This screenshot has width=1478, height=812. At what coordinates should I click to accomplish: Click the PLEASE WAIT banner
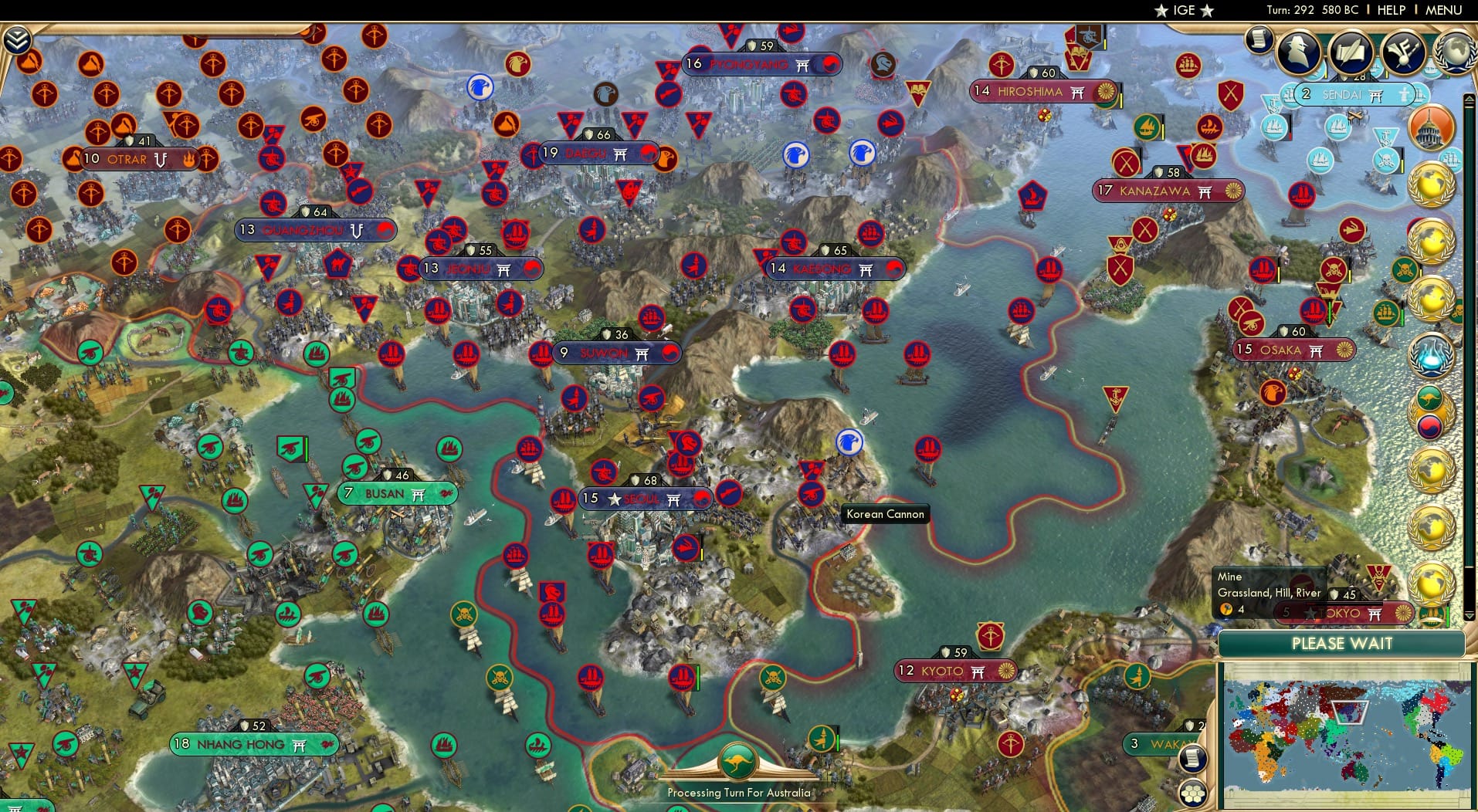click(1342, 643)
